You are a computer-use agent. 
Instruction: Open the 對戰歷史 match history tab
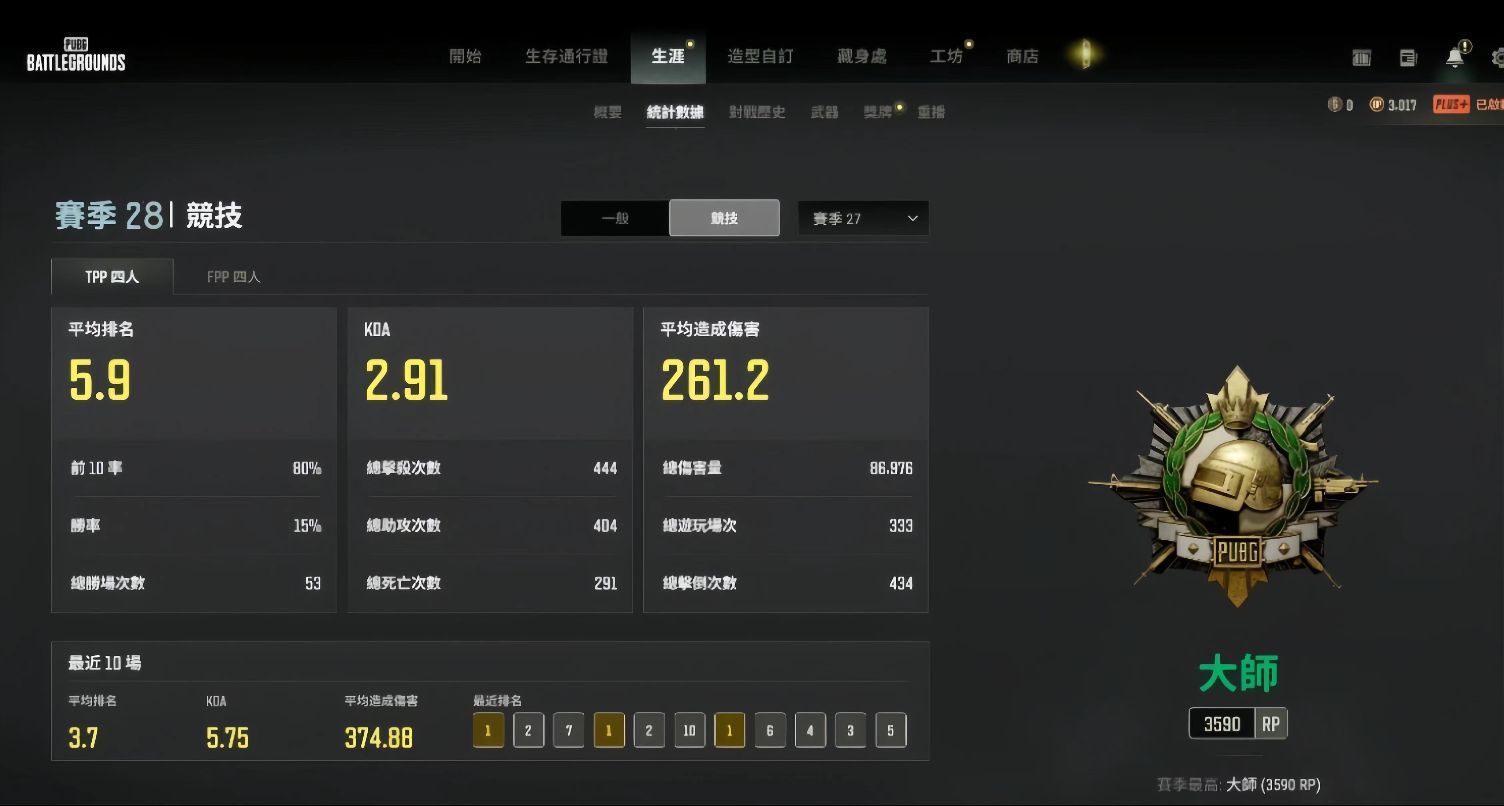pos(757,111)
